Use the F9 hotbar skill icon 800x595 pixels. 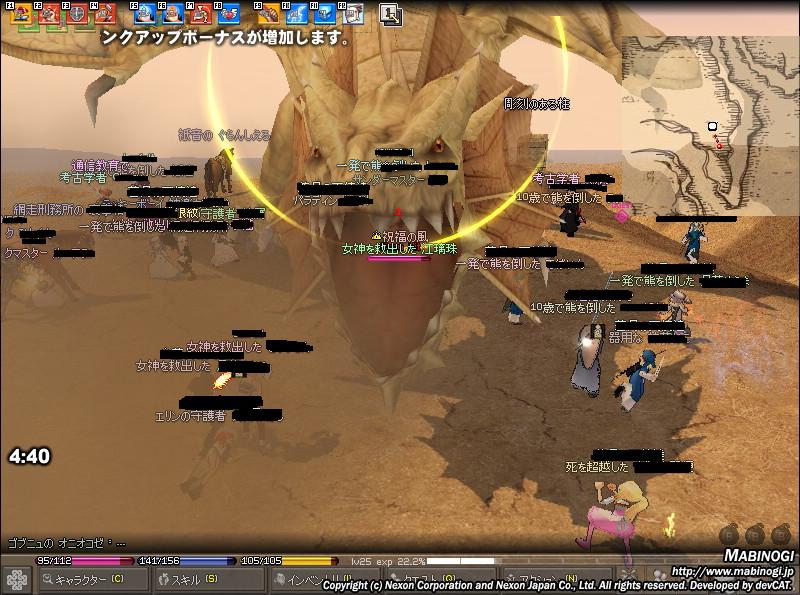269,14
